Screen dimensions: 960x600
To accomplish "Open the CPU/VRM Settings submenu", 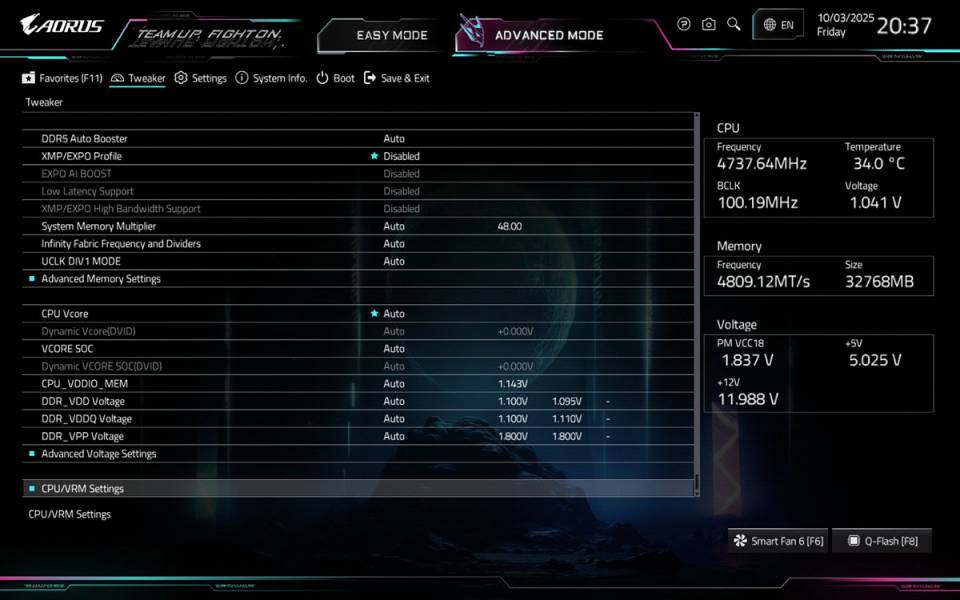I will [x=83, y=489].
